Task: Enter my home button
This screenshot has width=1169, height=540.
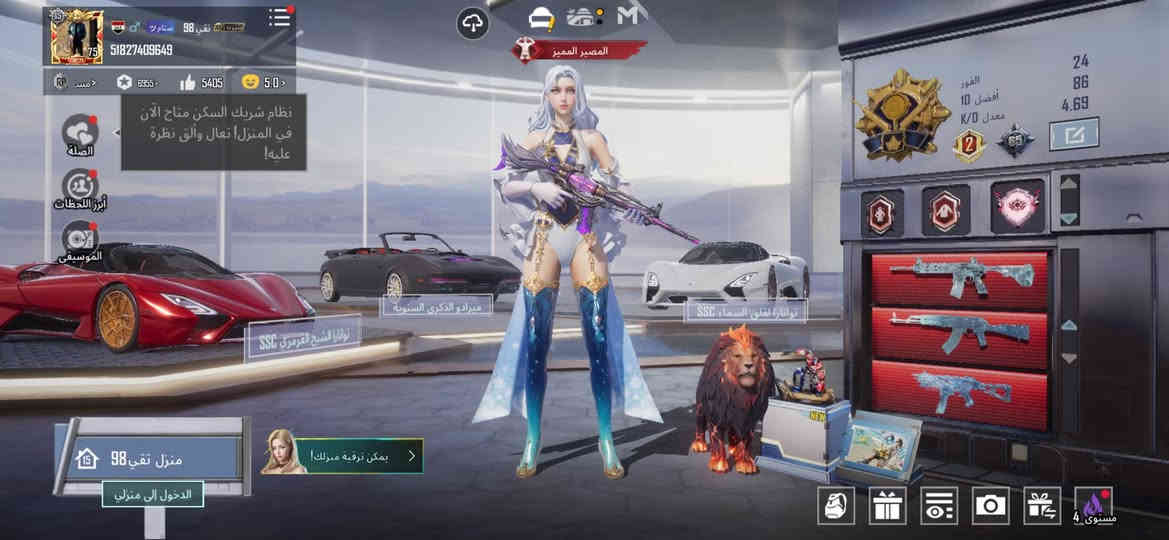Action: pyautogui.click(x=152, y=493)
